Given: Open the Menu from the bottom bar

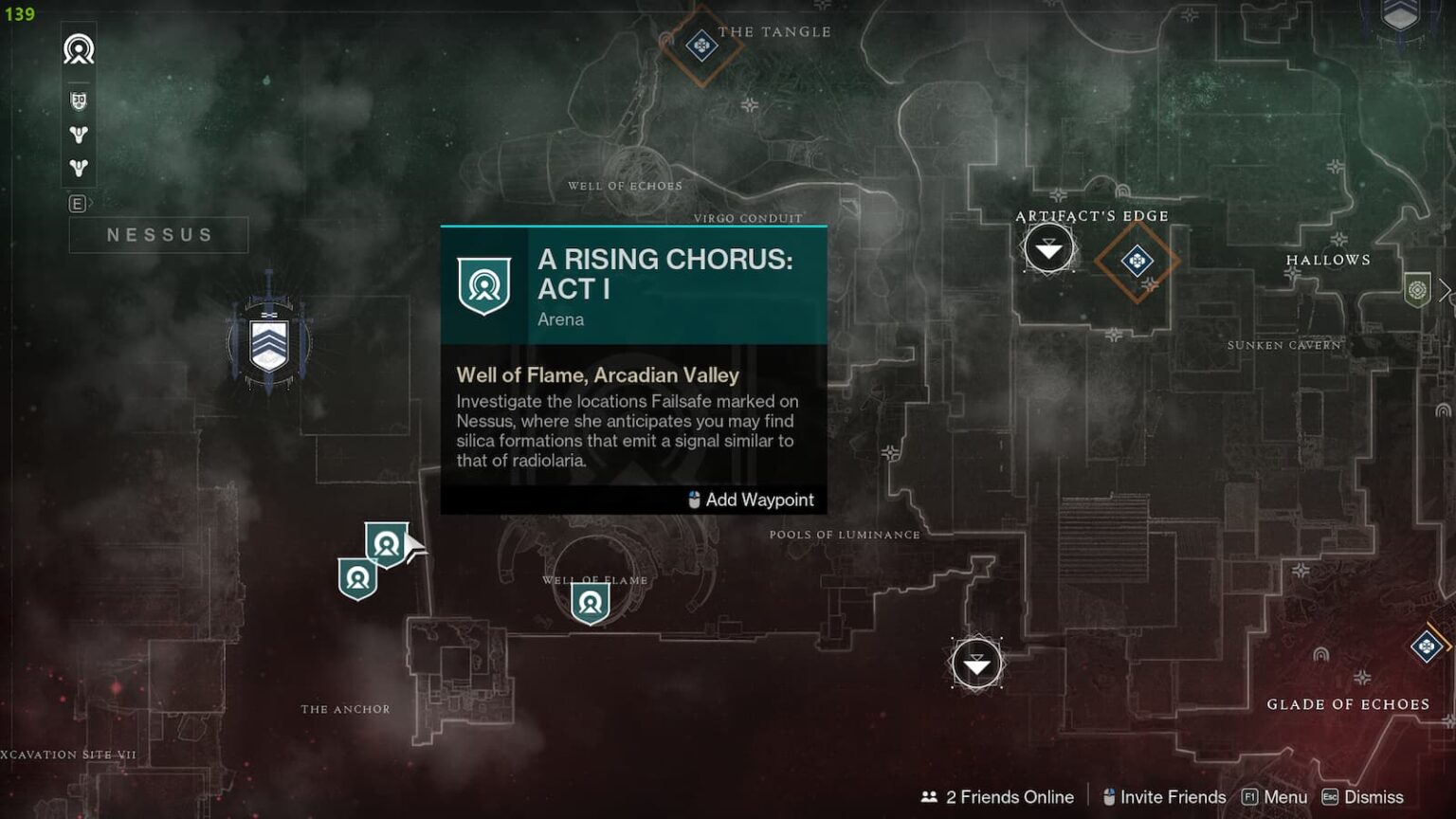Looking at the screenshot, I should (1285, 797).
